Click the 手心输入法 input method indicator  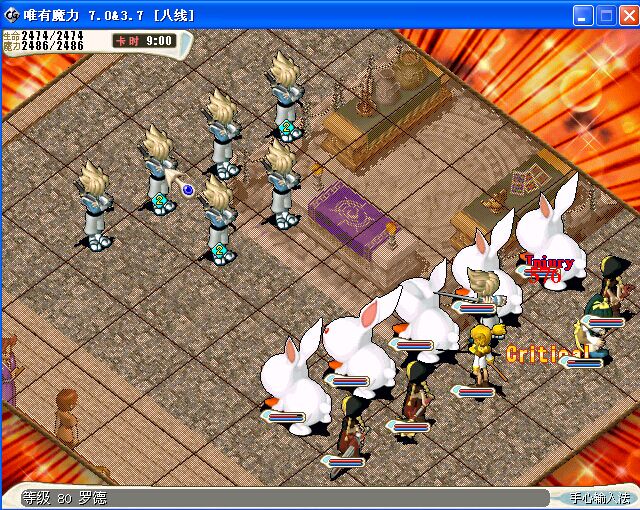[x=600, y=497]
